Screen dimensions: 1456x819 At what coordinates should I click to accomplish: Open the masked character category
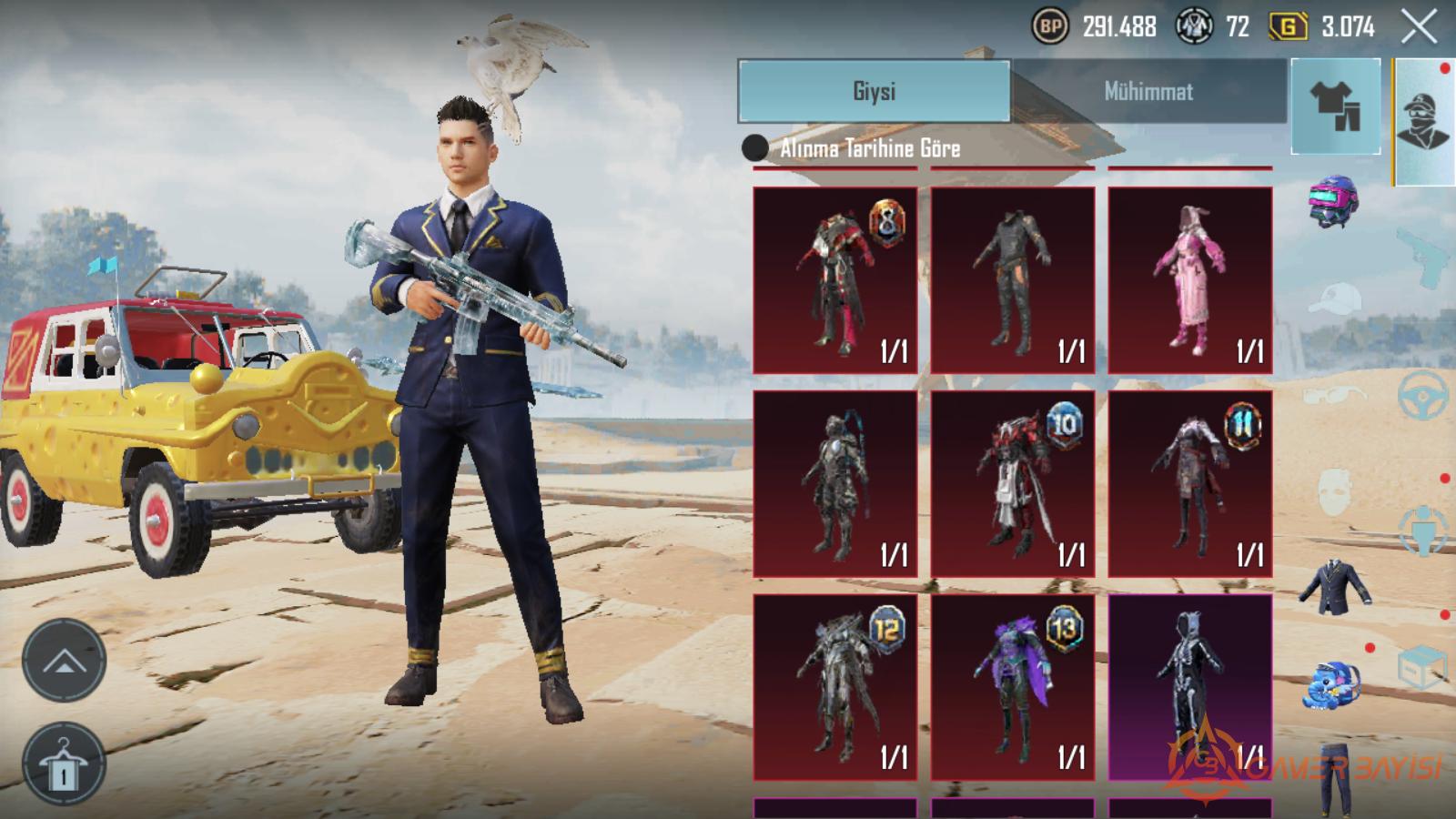(1424, 121)
